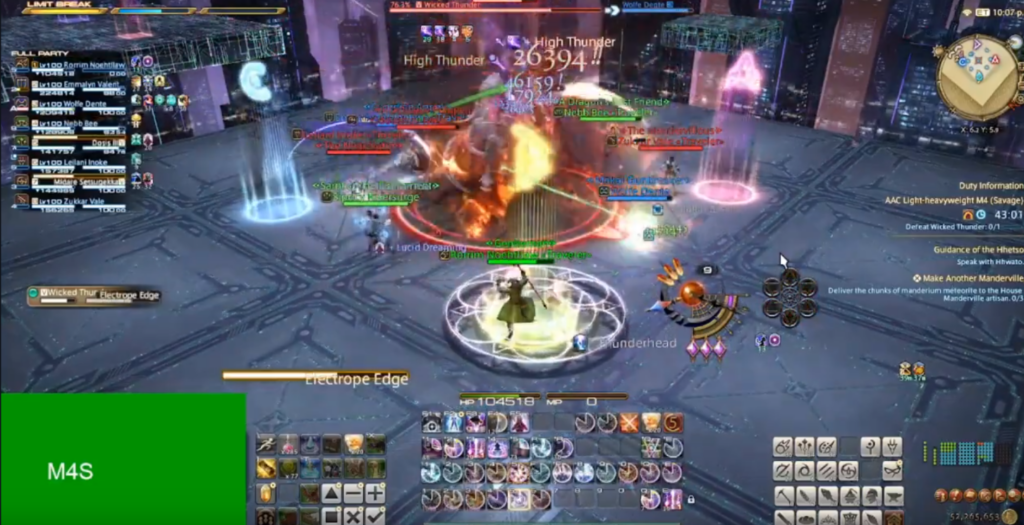Image resolution: width=1024 pixels, height=525 pixels.
Task: Activate the Sprint running-figure action
Action: (x=266, y=444)
